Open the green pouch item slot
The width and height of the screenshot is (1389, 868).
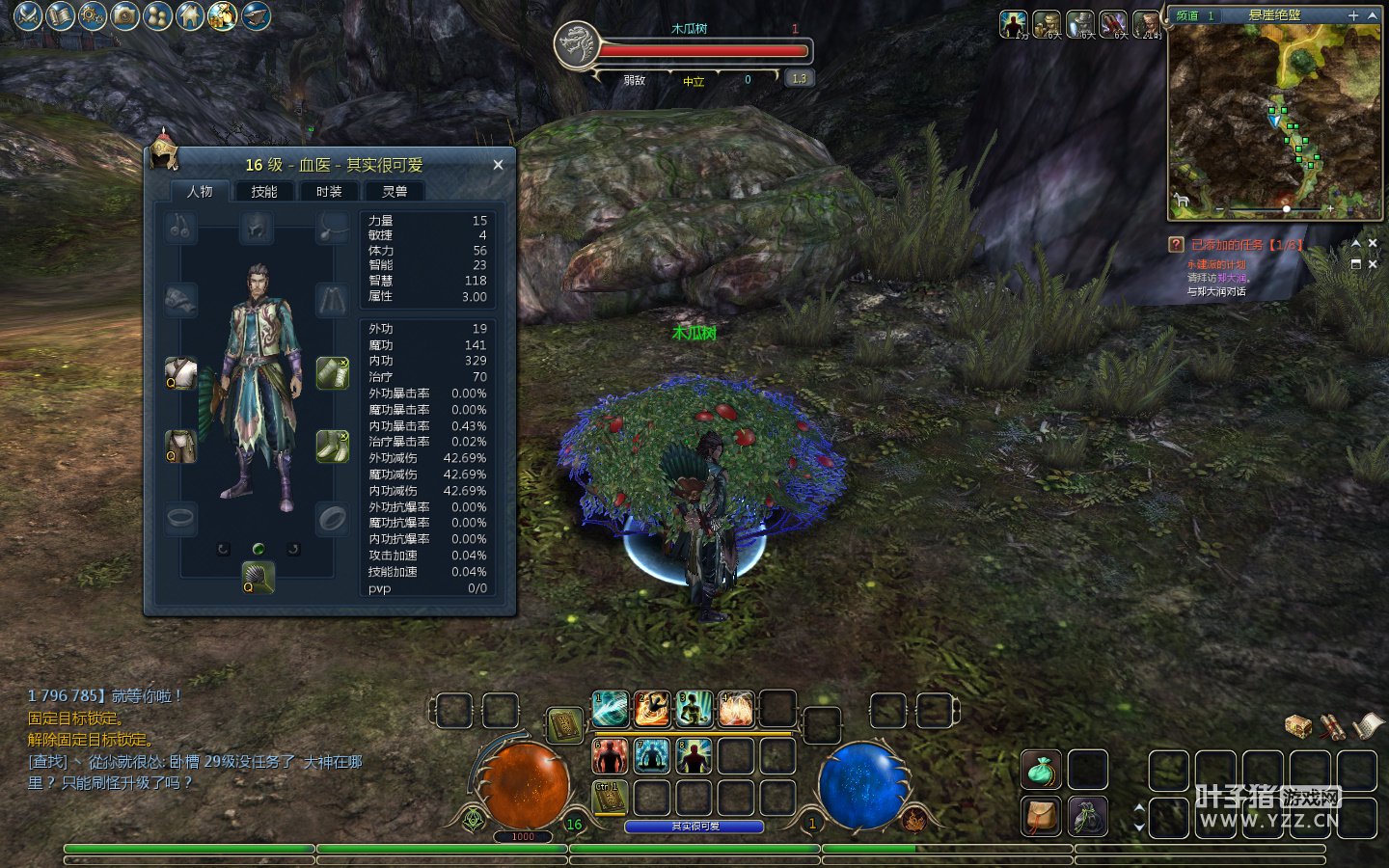point(1041,770)
